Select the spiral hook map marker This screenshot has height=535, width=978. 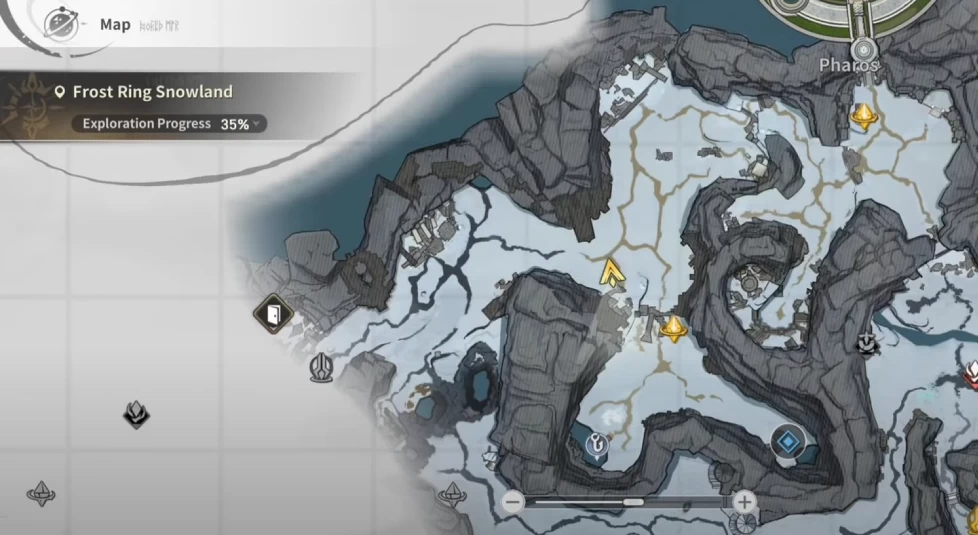click(597, 446)
